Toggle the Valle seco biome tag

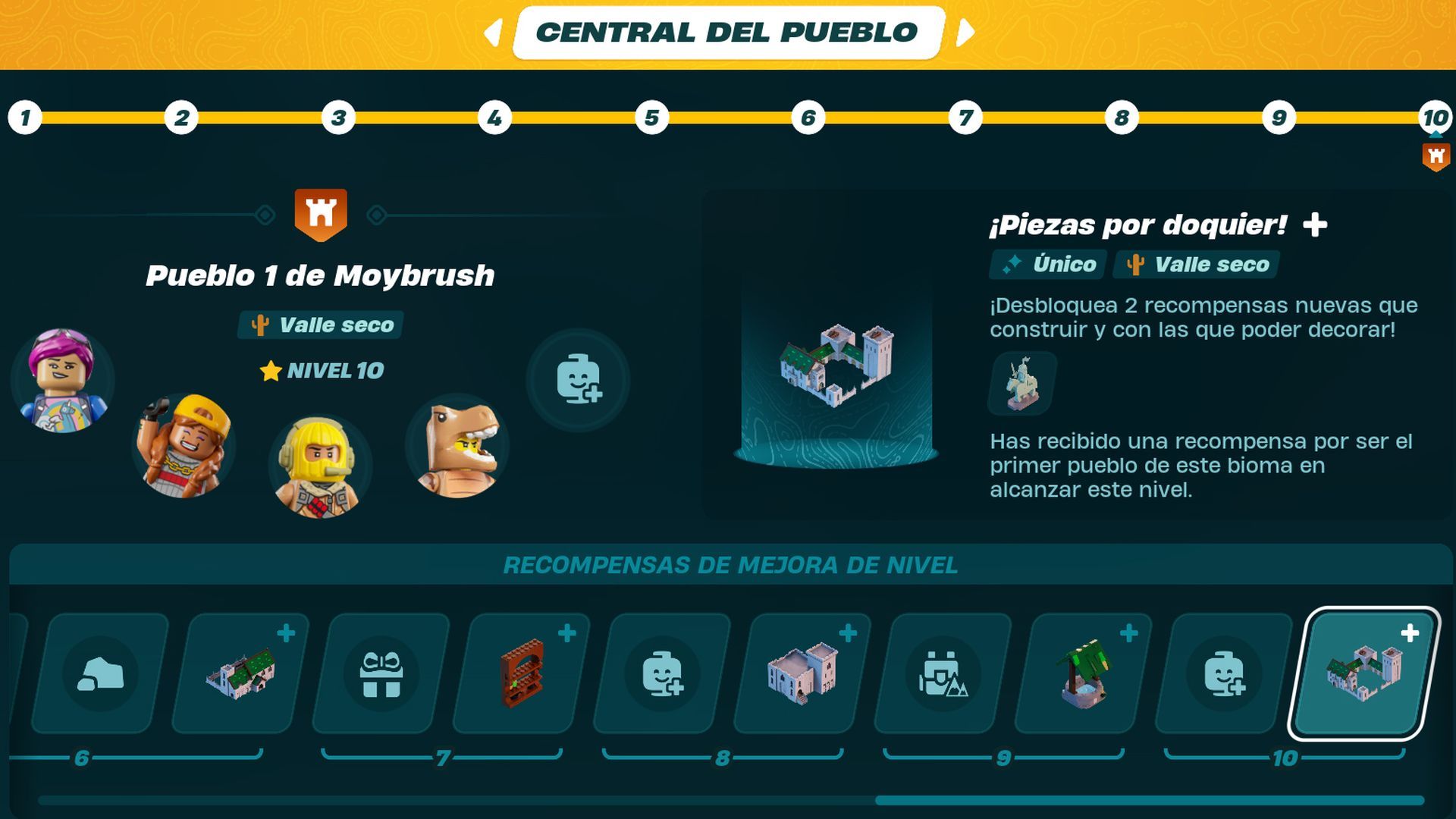[318, 326]
